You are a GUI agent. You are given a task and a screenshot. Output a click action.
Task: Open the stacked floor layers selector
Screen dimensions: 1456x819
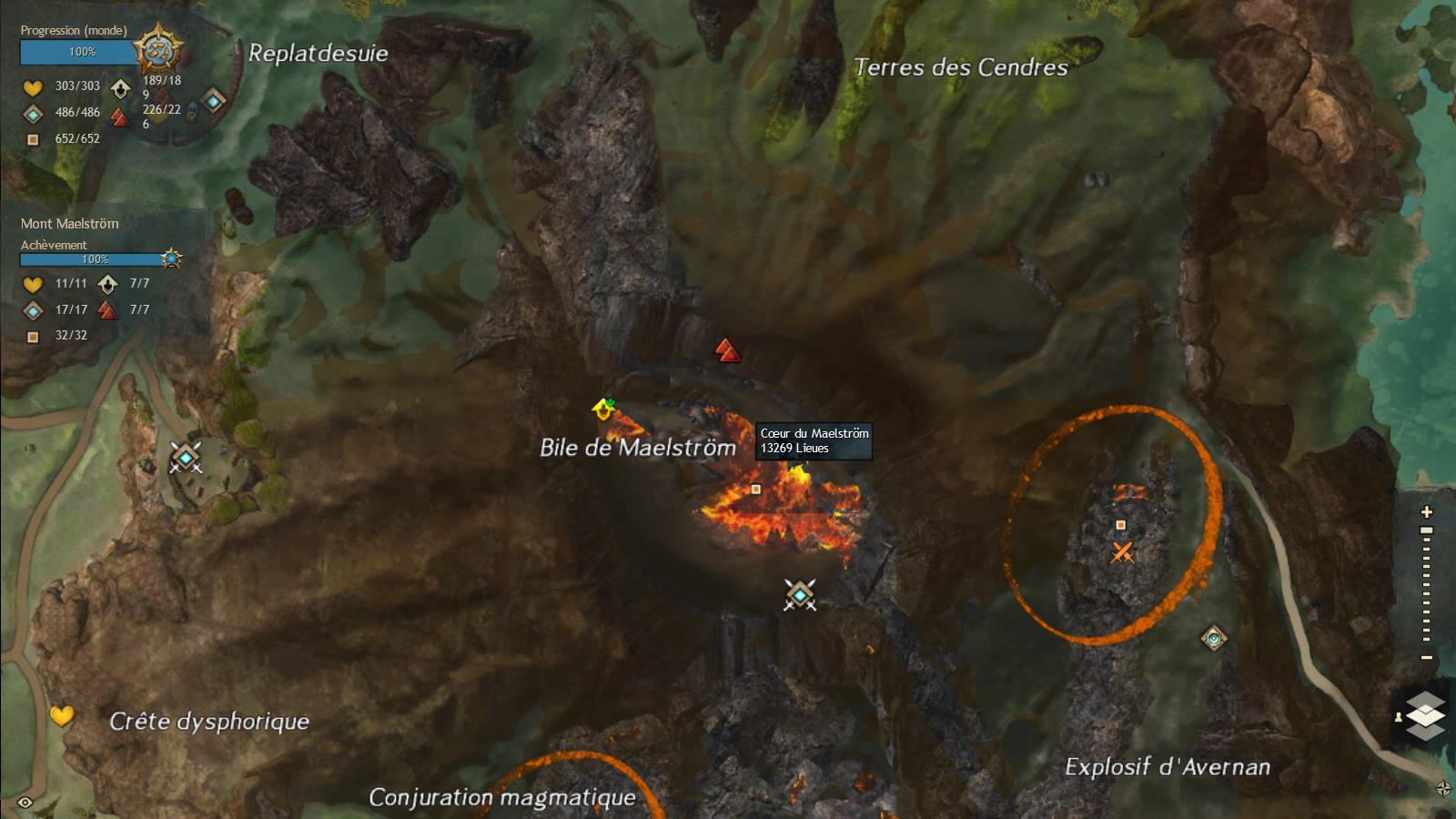(x=1425, y=715)
